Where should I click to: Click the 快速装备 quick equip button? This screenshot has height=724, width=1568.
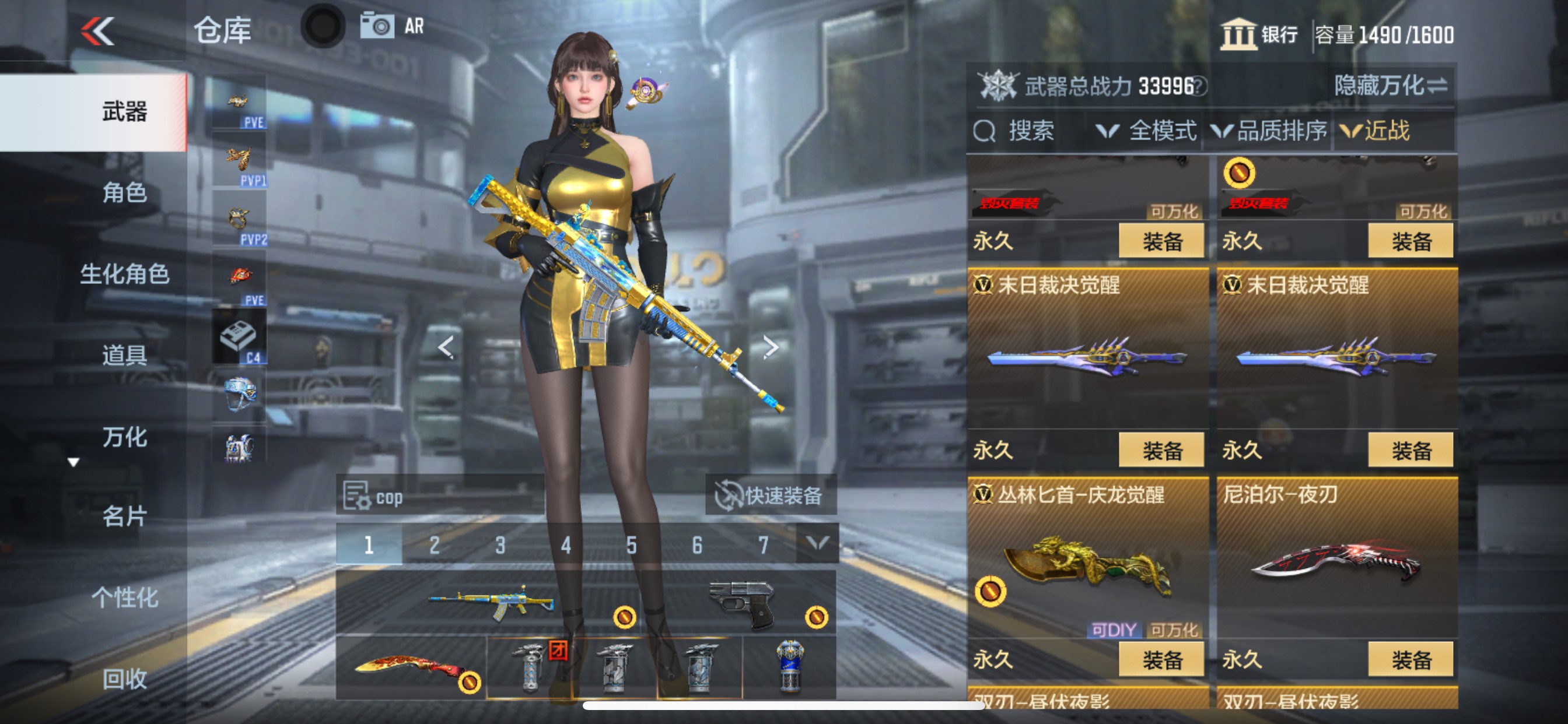[772, 495]
